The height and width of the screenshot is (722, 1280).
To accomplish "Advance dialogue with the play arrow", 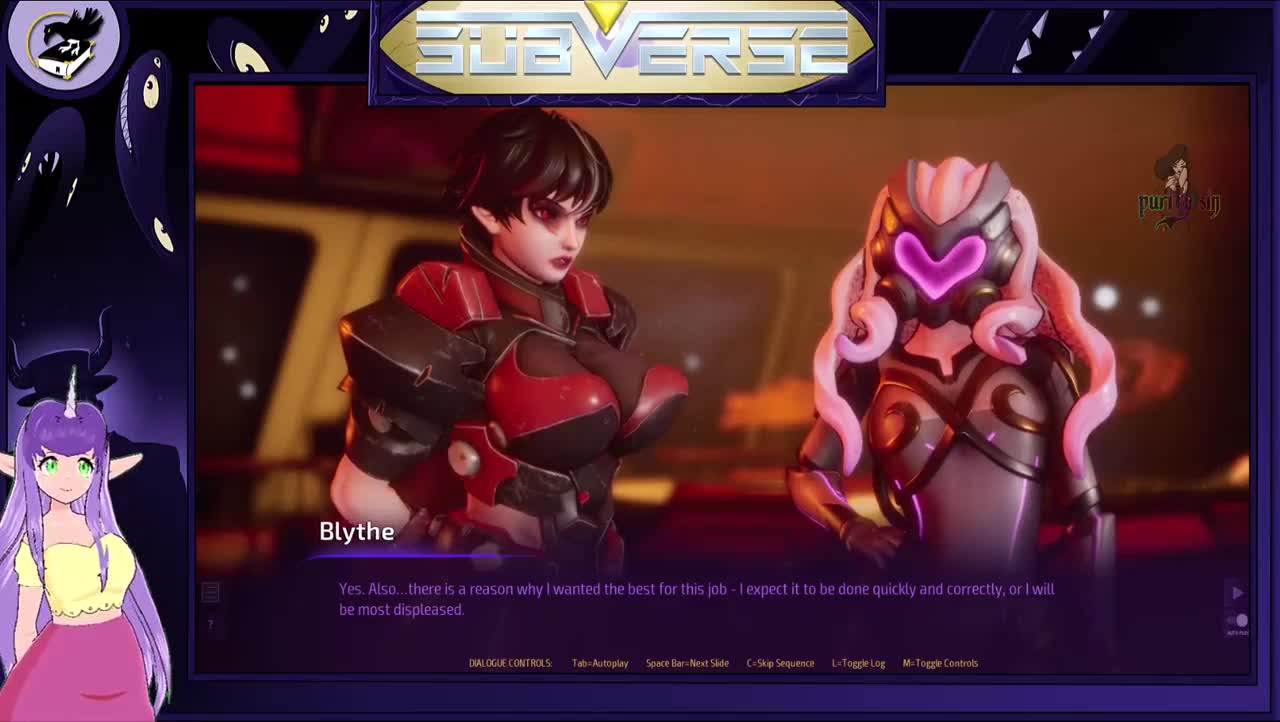I will (x=1237, y=593).
